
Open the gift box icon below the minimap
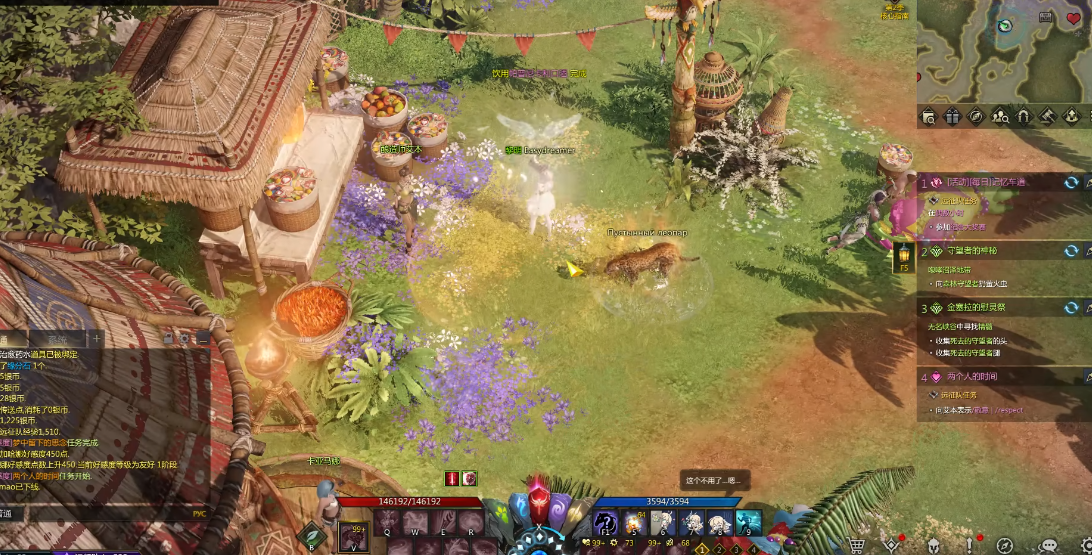(x=952, y=117)
